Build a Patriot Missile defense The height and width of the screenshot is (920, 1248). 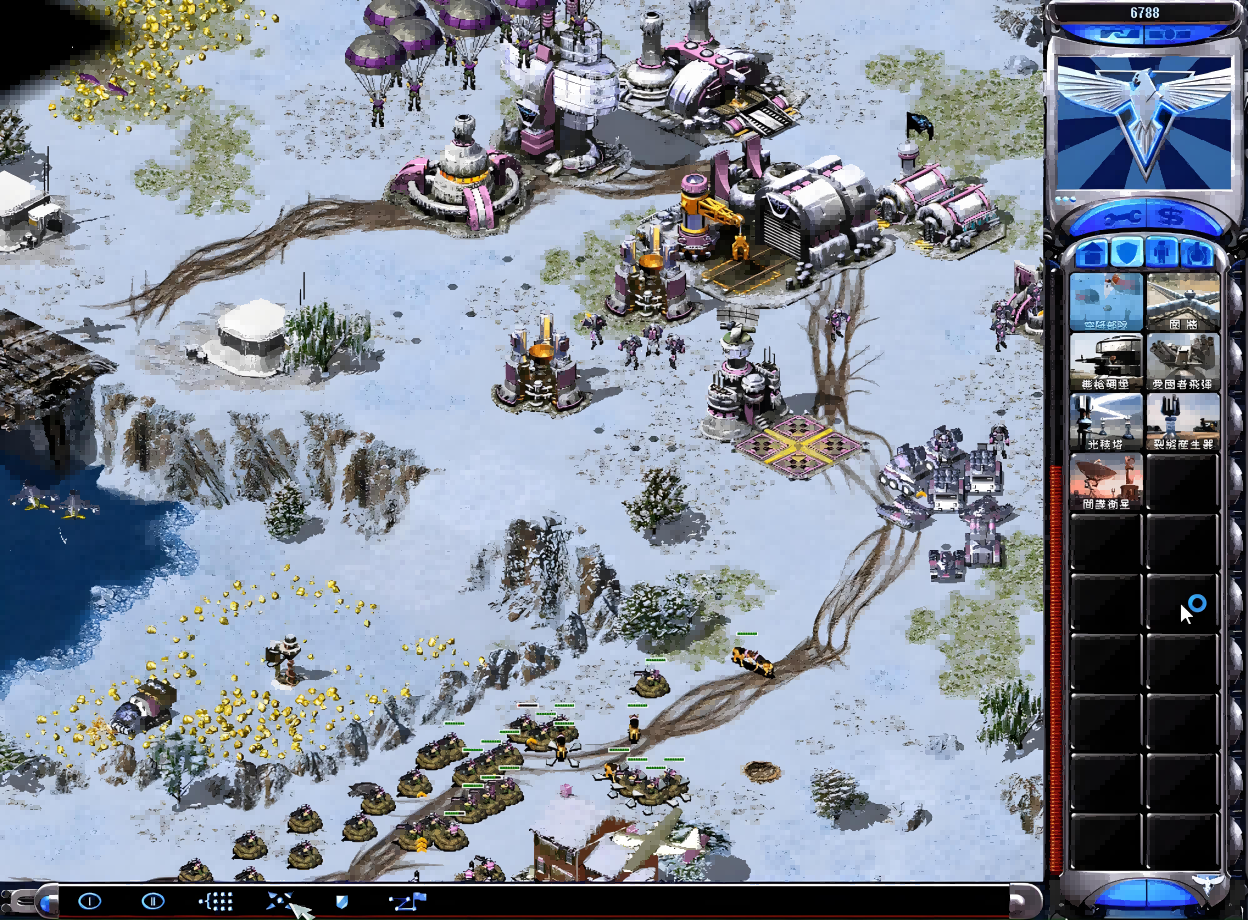pos(1183,362)
